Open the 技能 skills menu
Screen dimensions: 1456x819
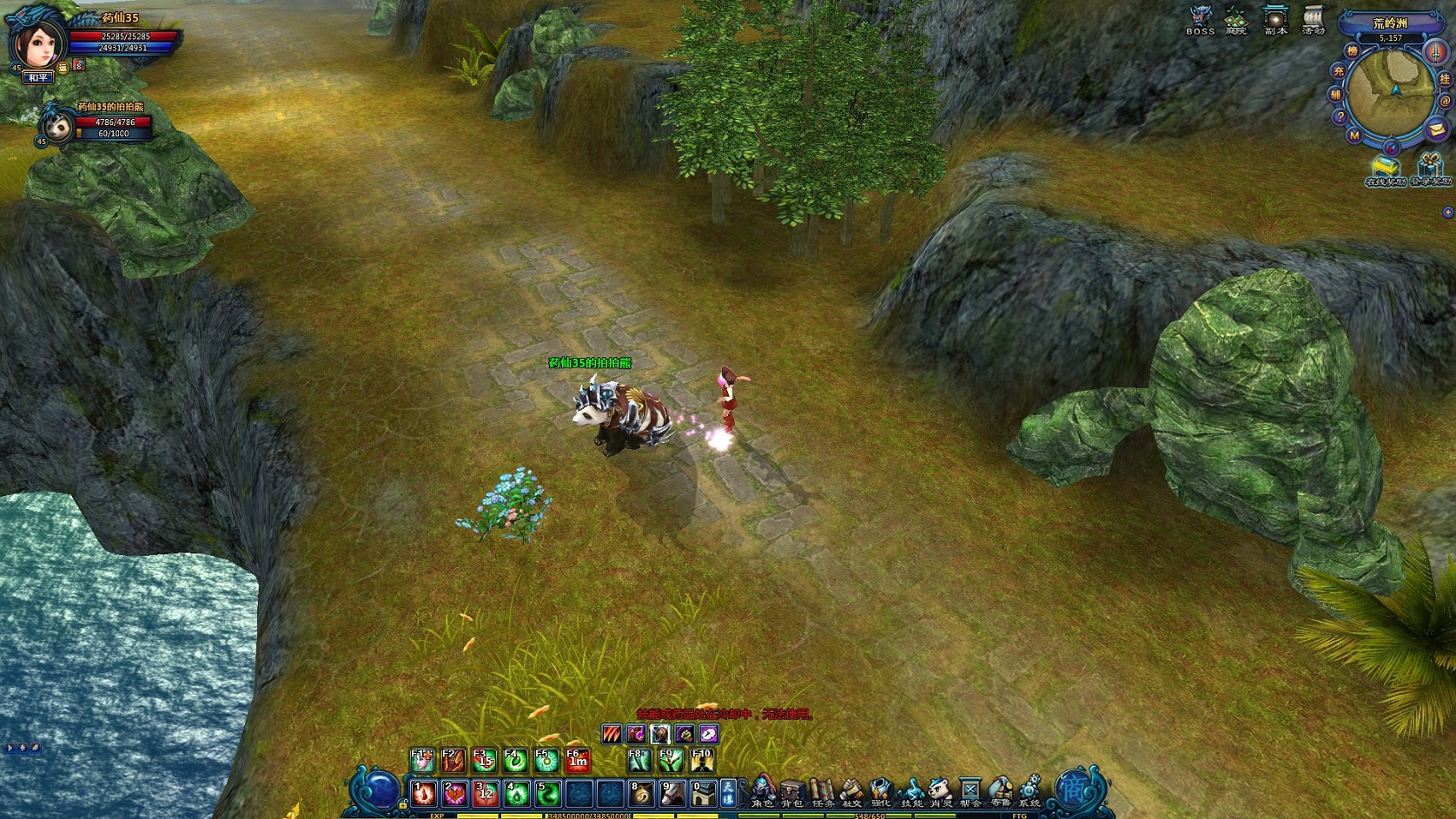(911, 792)
